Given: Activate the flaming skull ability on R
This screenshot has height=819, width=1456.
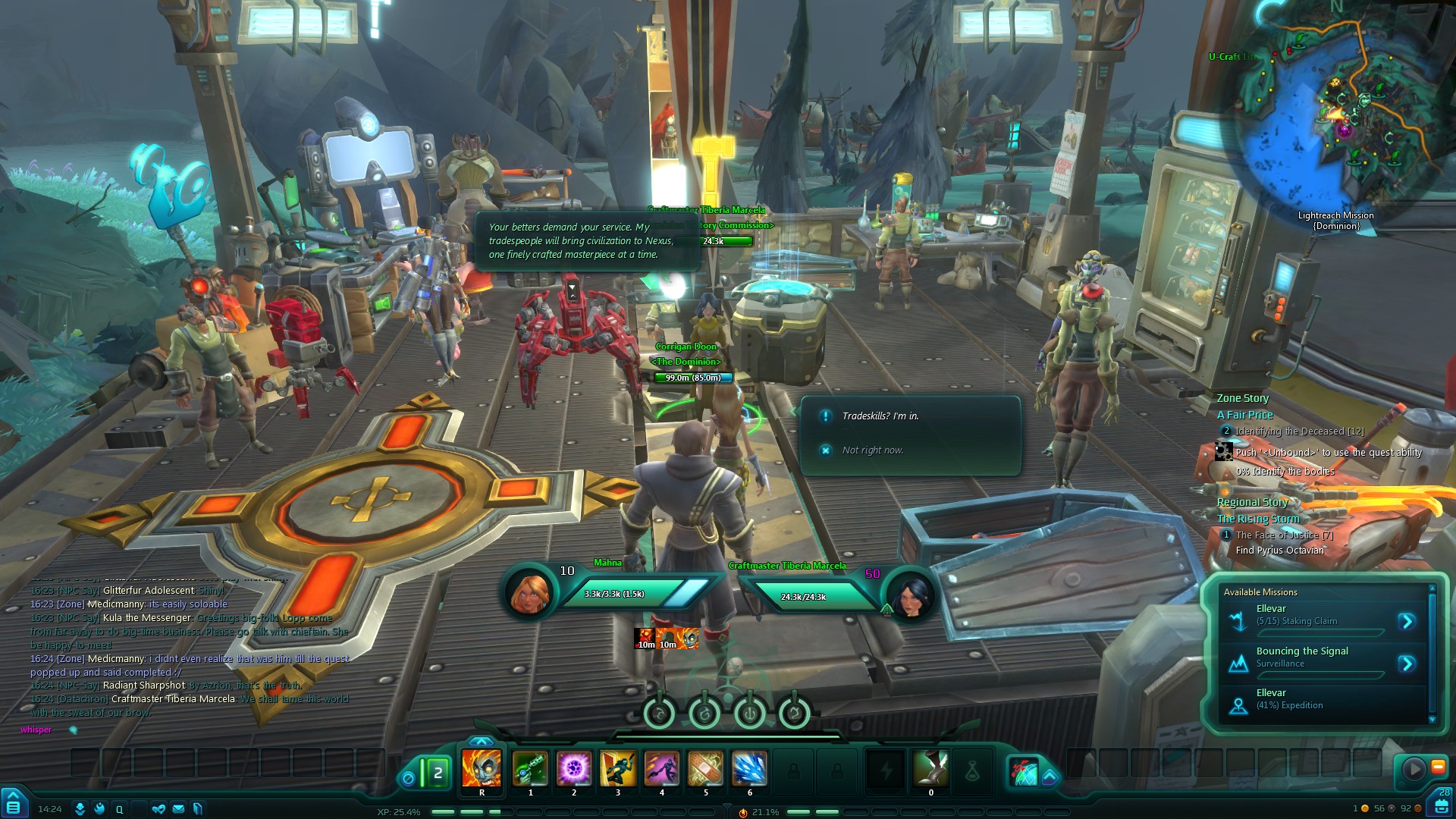Looking at the screenshot, I should point(482,768).
